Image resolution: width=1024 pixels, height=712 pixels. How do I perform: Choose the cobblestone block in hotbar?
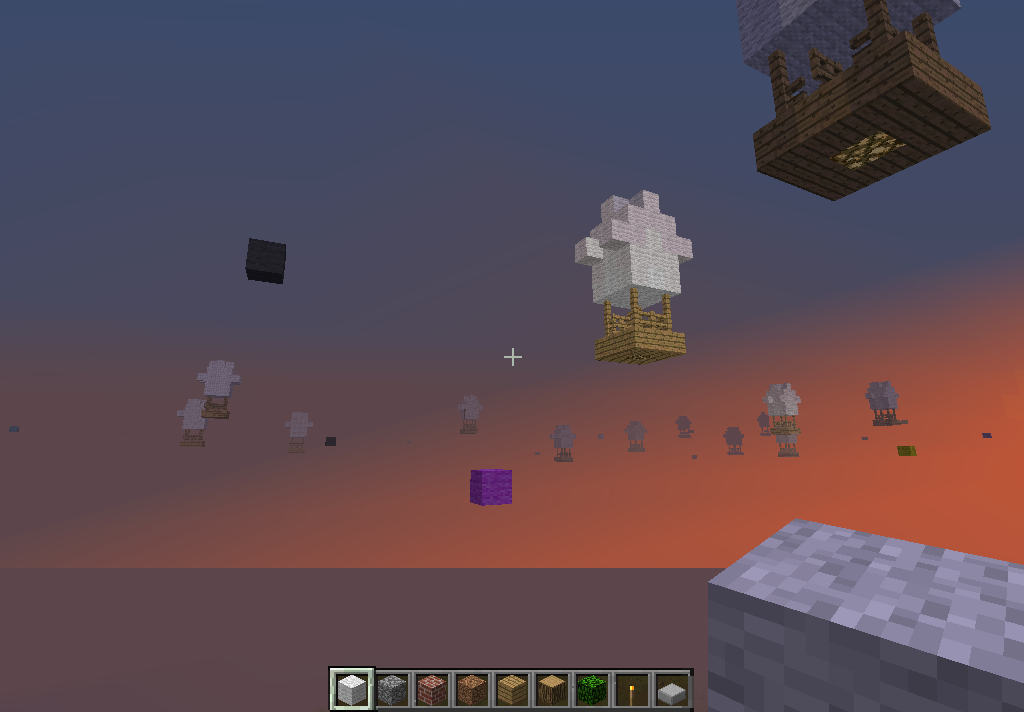[x=392, y=689]
